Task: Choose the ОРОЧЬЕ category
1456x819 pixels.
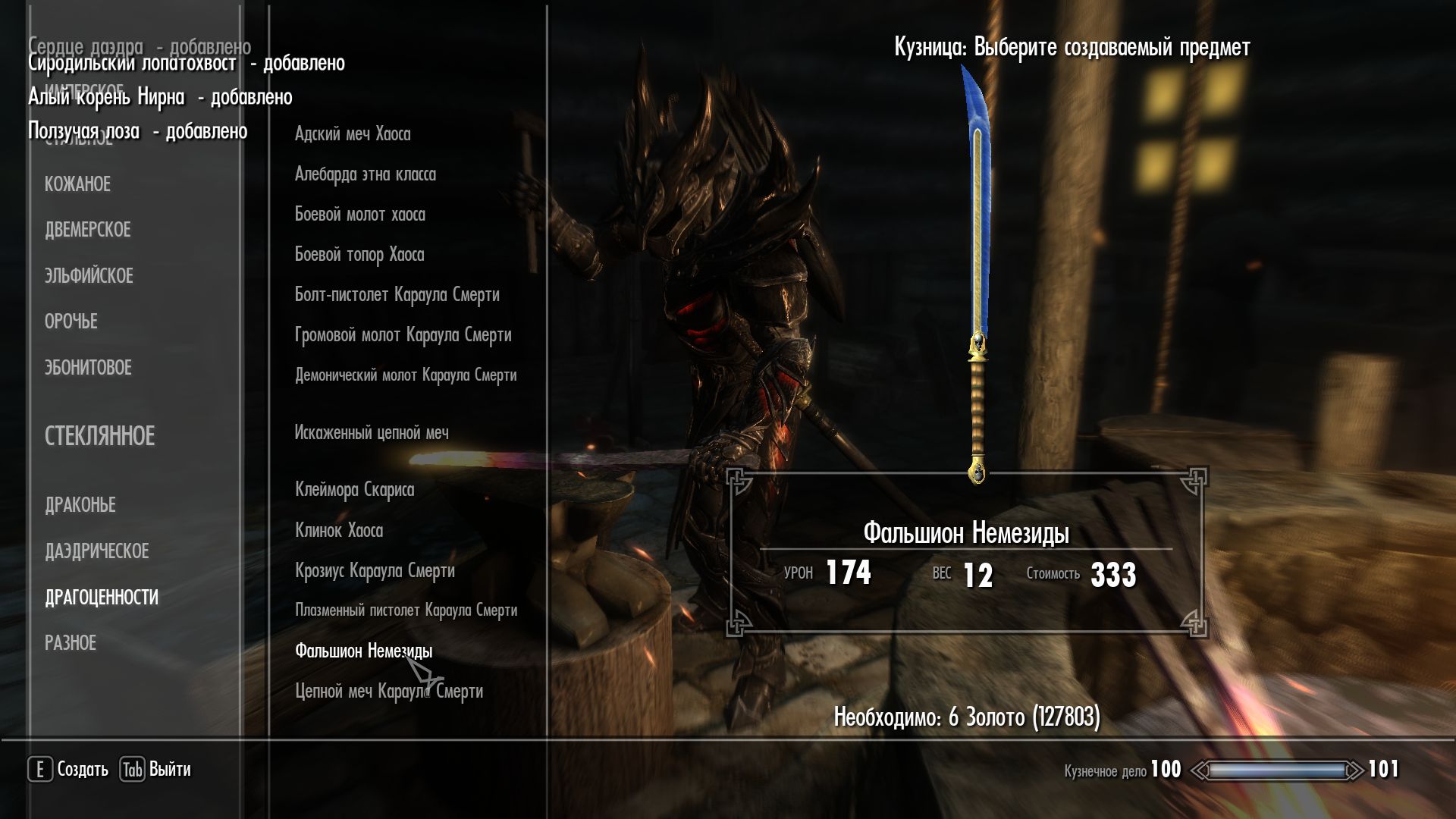Action: click(71, 322)
